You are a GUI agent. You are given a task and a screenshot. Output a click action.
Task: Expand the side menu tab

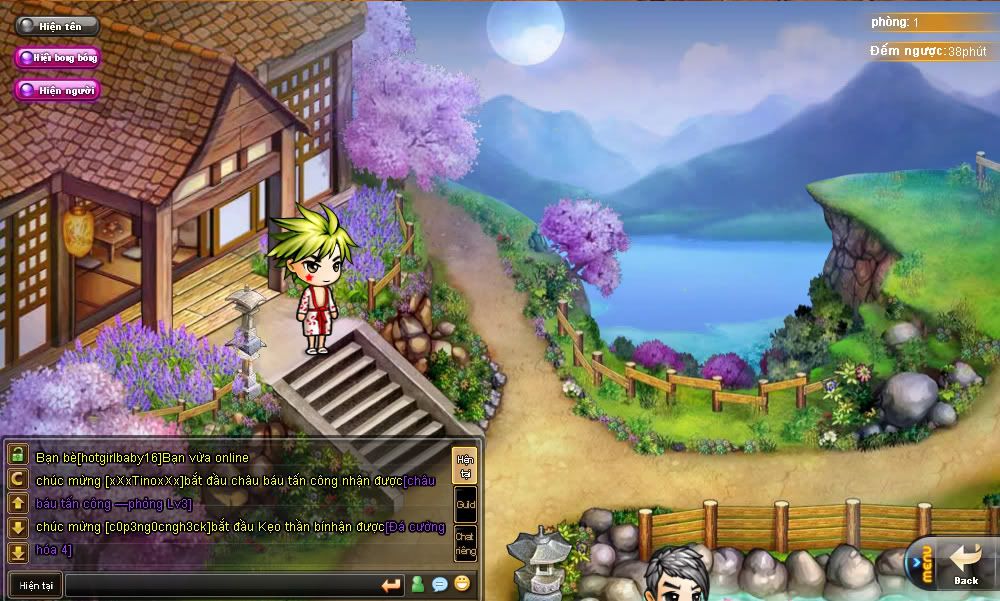(921, 567)
